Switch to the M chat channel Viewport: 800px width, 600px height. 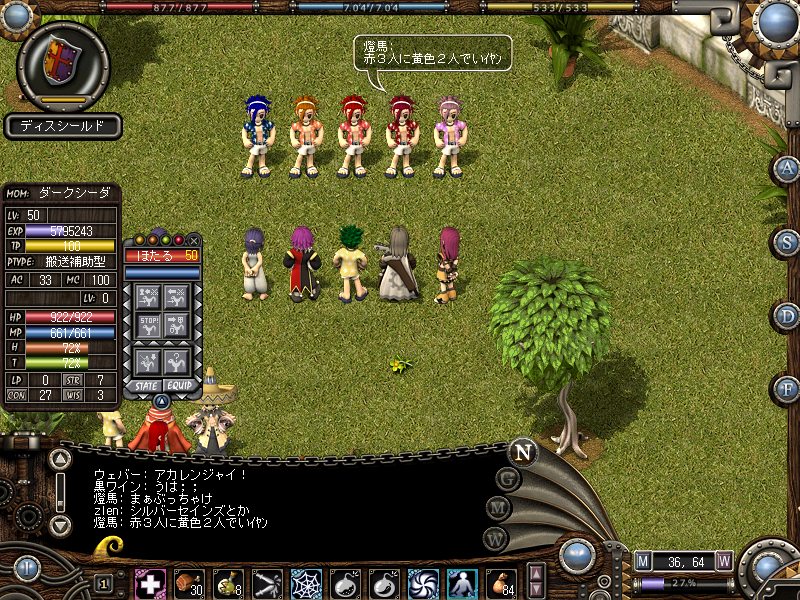click(x=497, y=509)
